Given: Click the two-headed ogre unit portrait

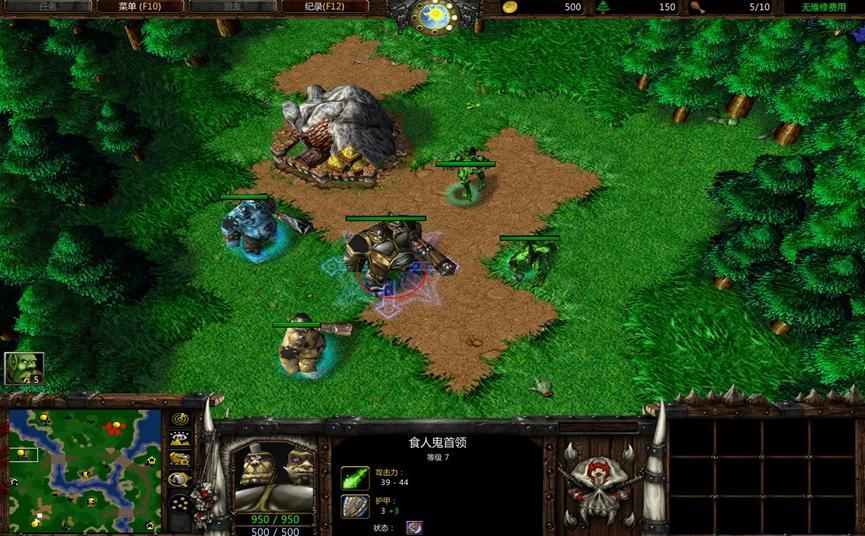Looking at the screenshot, I should coord(273,477).
